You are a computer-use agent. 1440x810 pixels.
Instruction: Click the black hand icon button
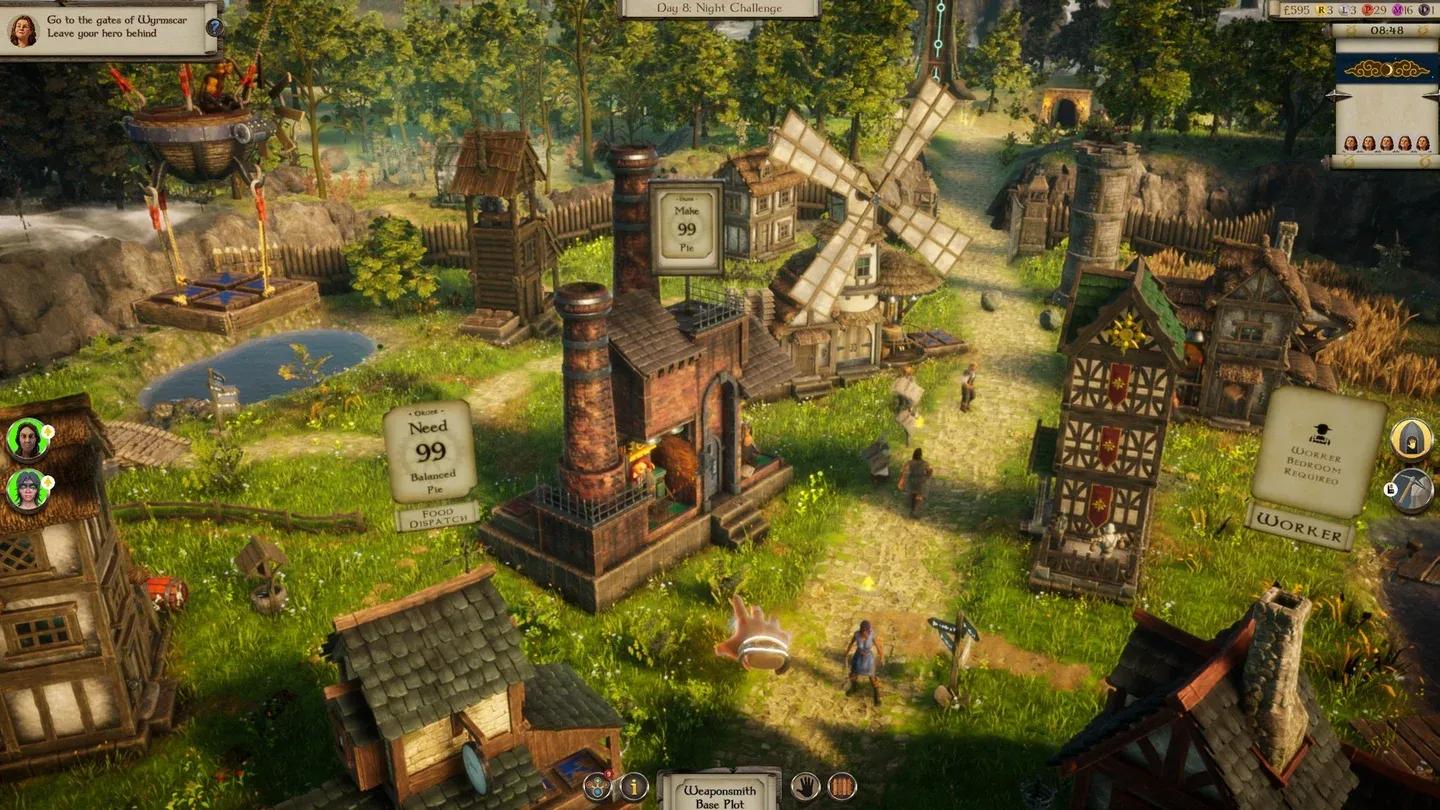coord(805,787)
